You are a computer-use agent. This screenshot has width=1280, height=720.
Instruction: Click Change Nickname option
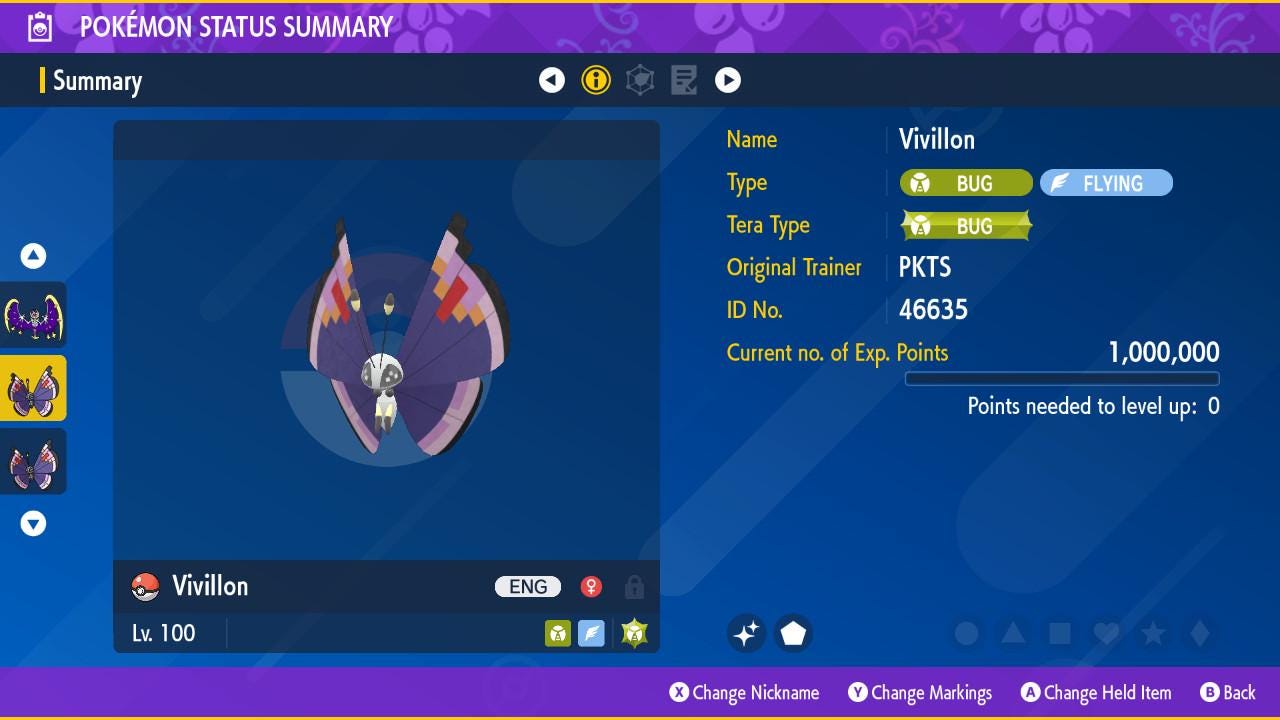[x=745, y=693]
